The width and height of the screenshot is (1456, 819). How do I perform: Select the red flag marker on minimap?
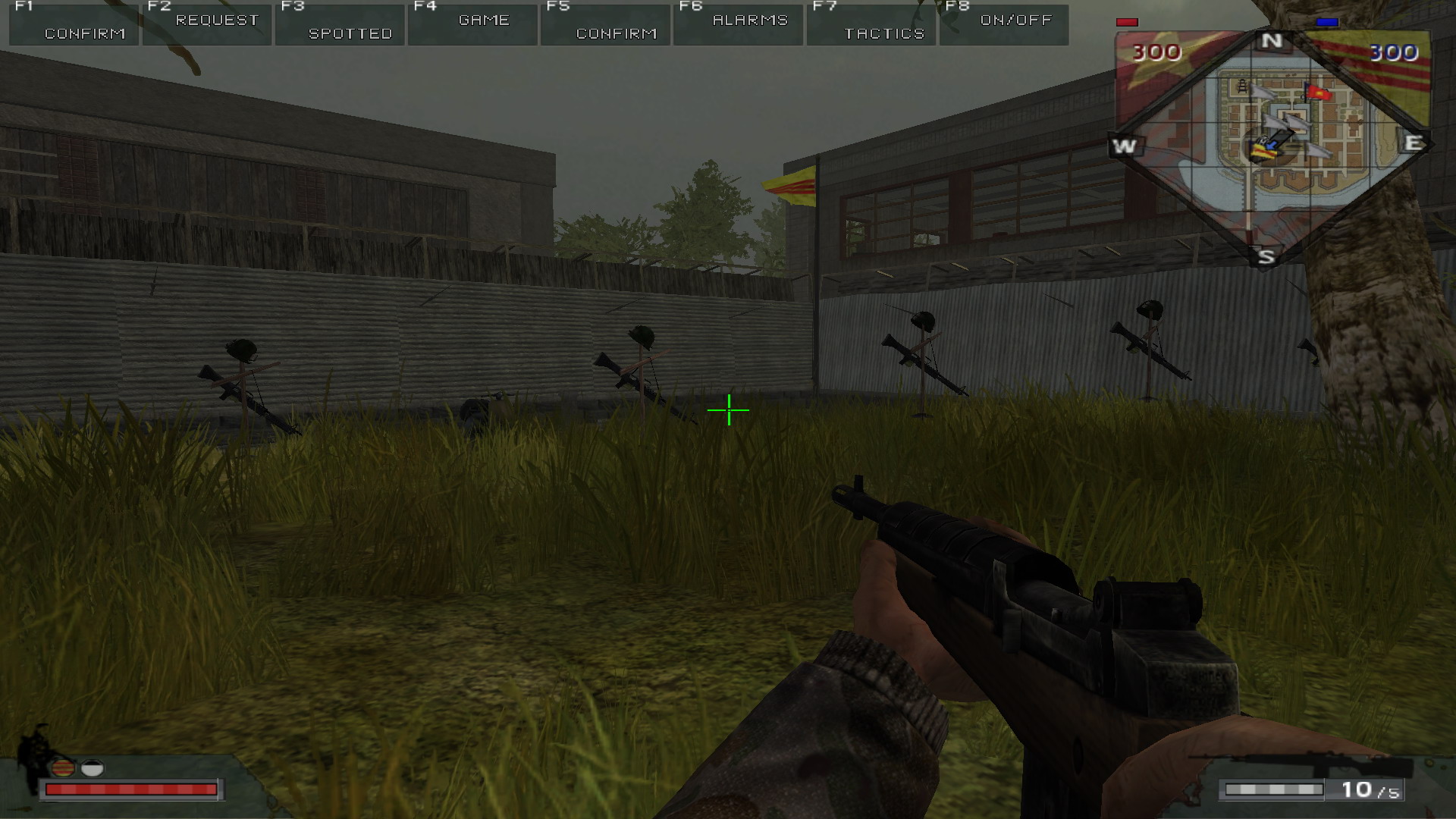click(1319, 93)
